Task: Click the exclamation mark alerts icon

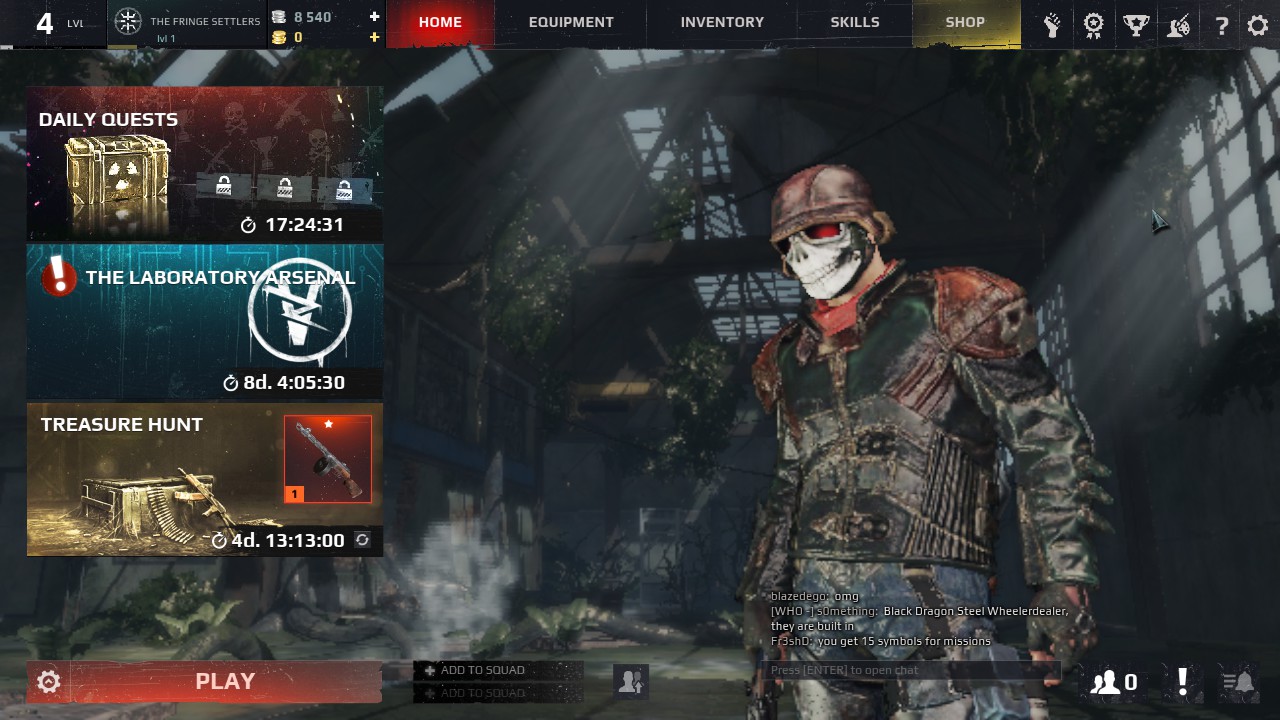Action: 1183,682
